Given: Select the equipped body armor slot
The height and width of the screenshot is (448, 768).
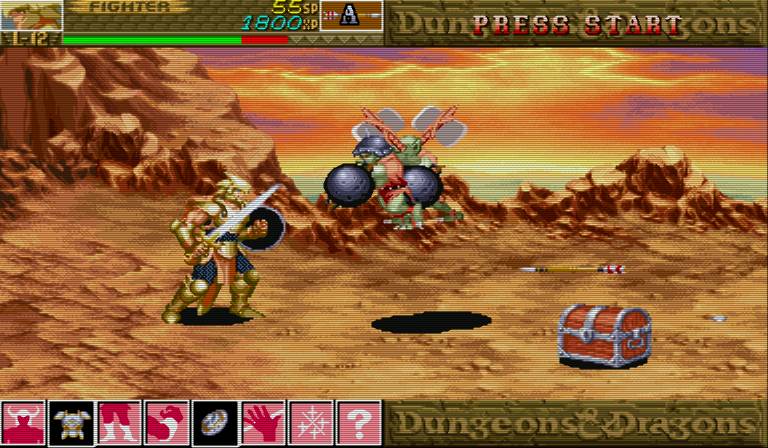Looking at the screenshot, I should (72, 422).
